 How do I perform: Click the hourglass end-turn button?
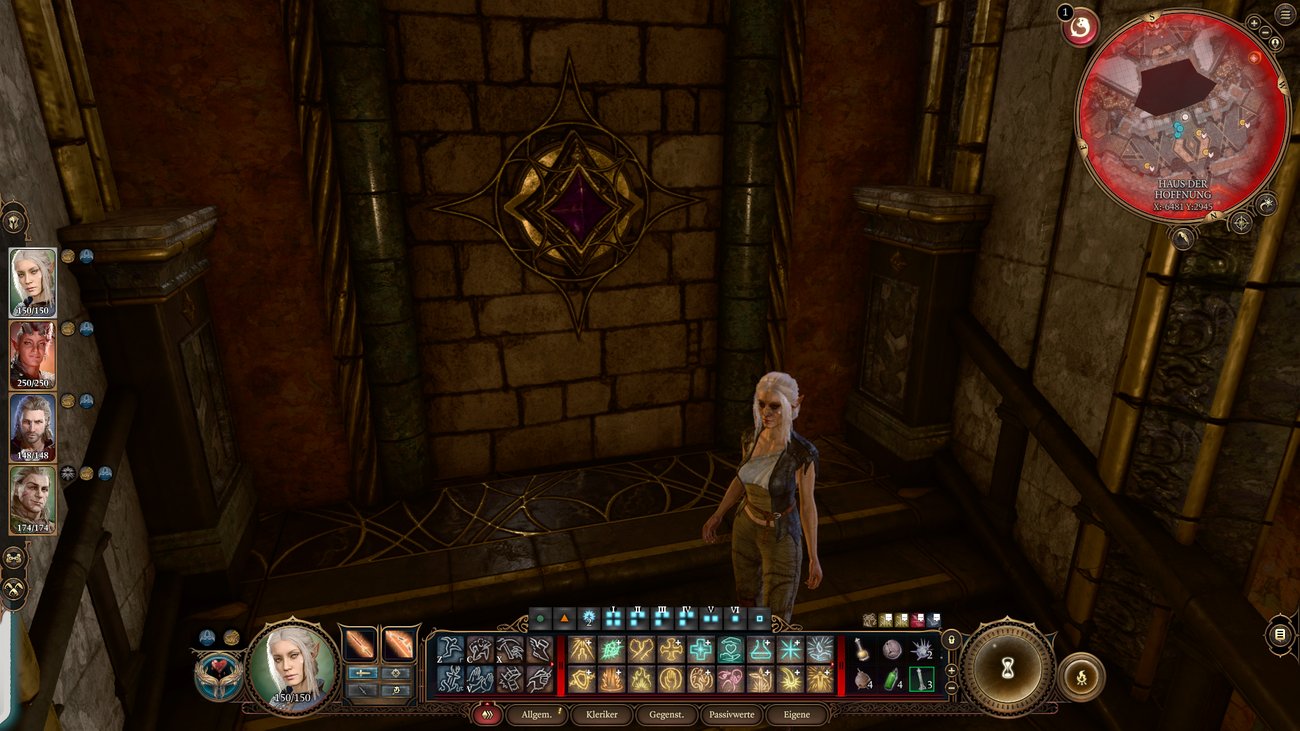point(1008,669)
